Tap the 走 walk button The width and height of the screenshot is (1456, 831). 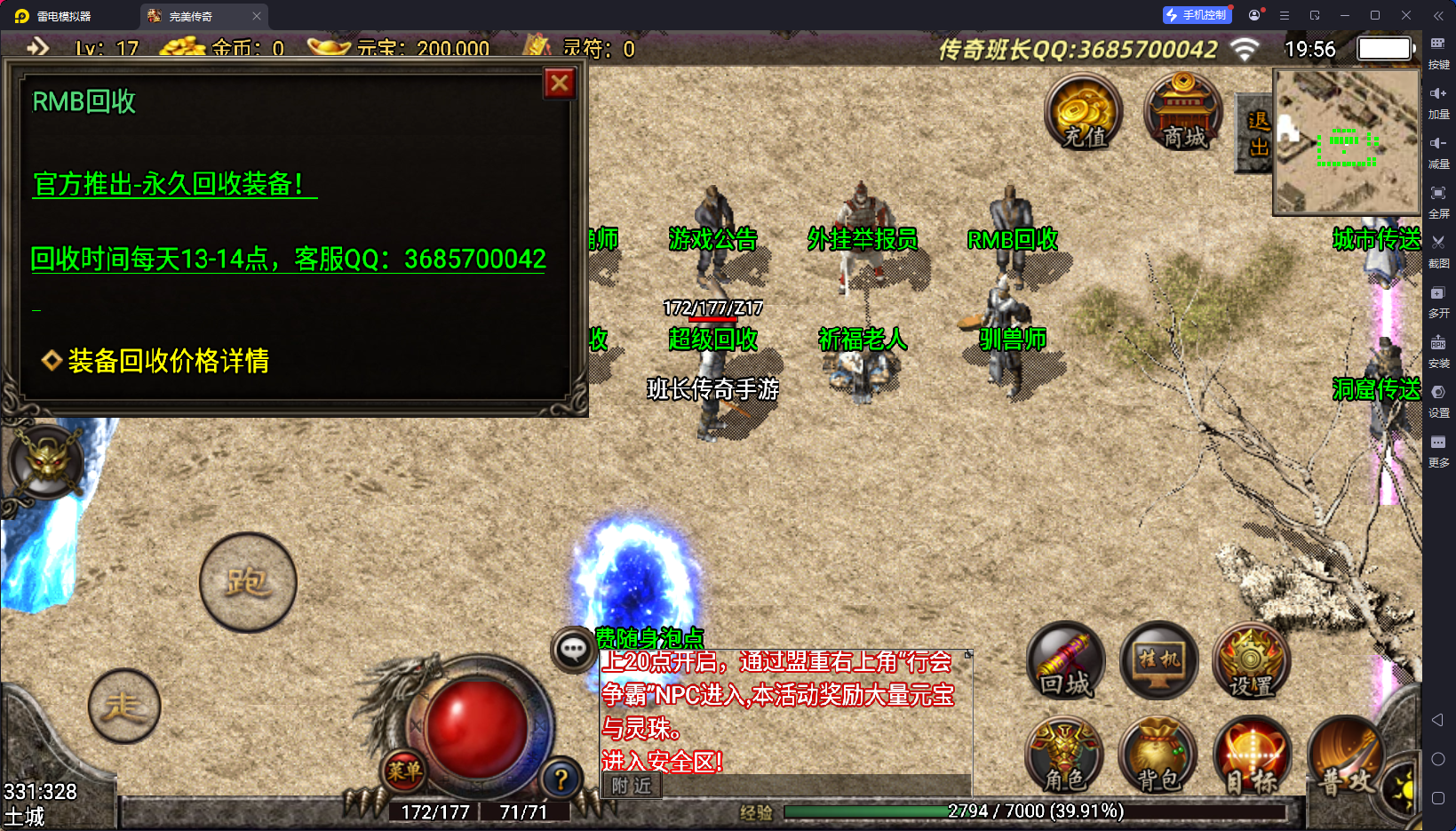coord(124,707)
